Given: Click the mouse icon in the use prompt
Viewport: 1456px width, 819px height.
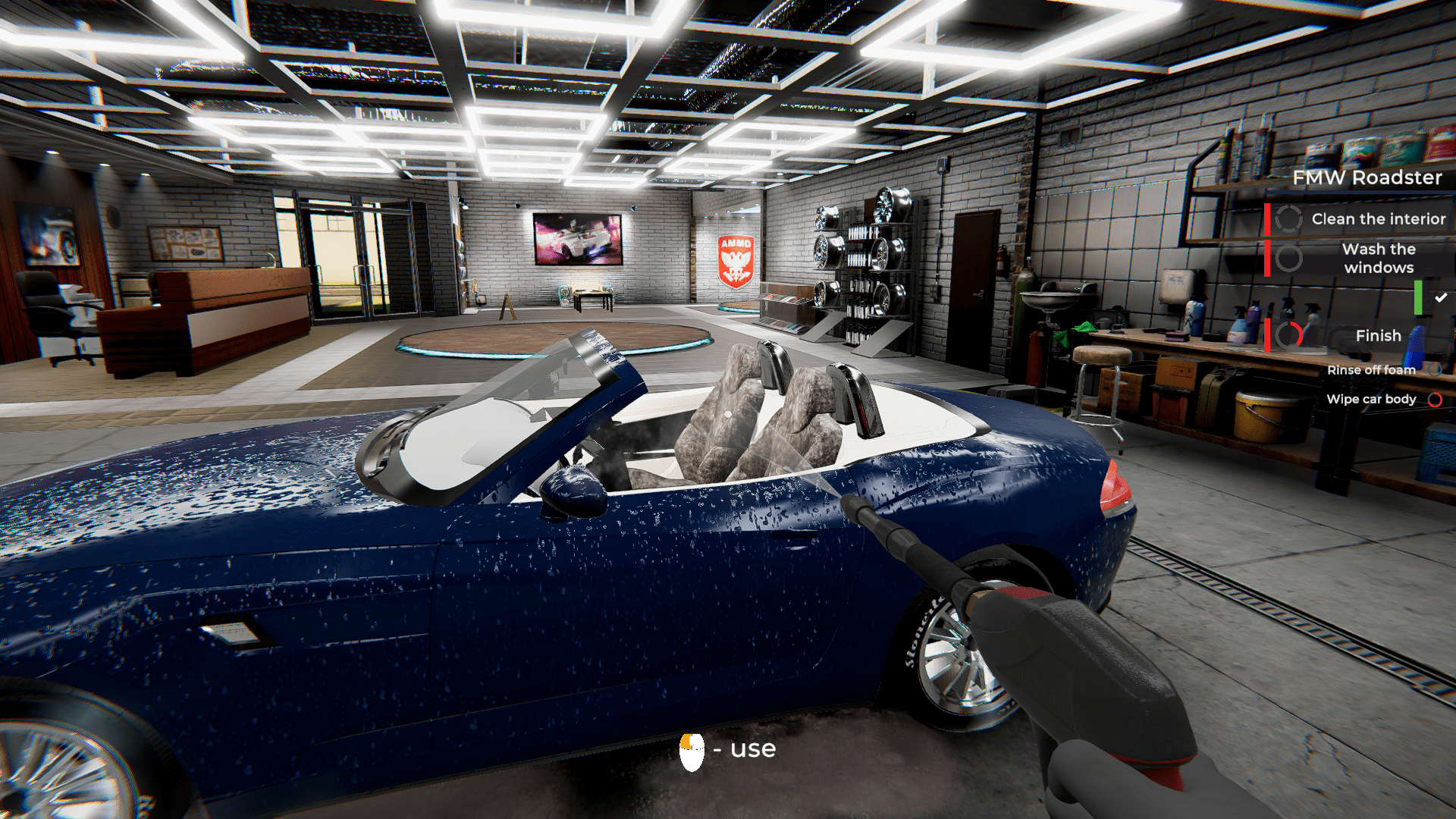Looking at the screenshot, I should point(692,750).
